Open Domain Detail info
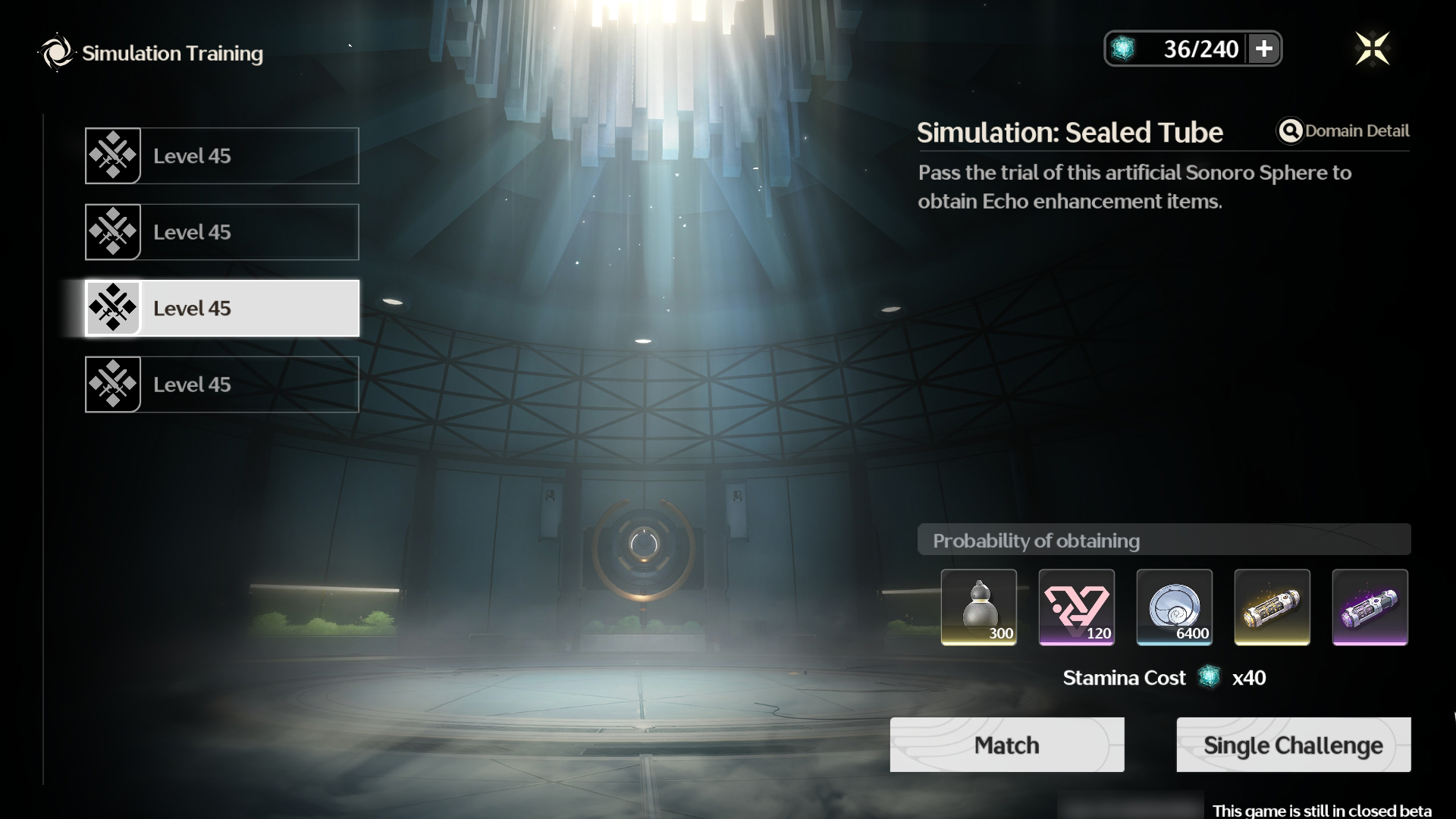Screen dimensions: 1456x819 [1343, 131]
